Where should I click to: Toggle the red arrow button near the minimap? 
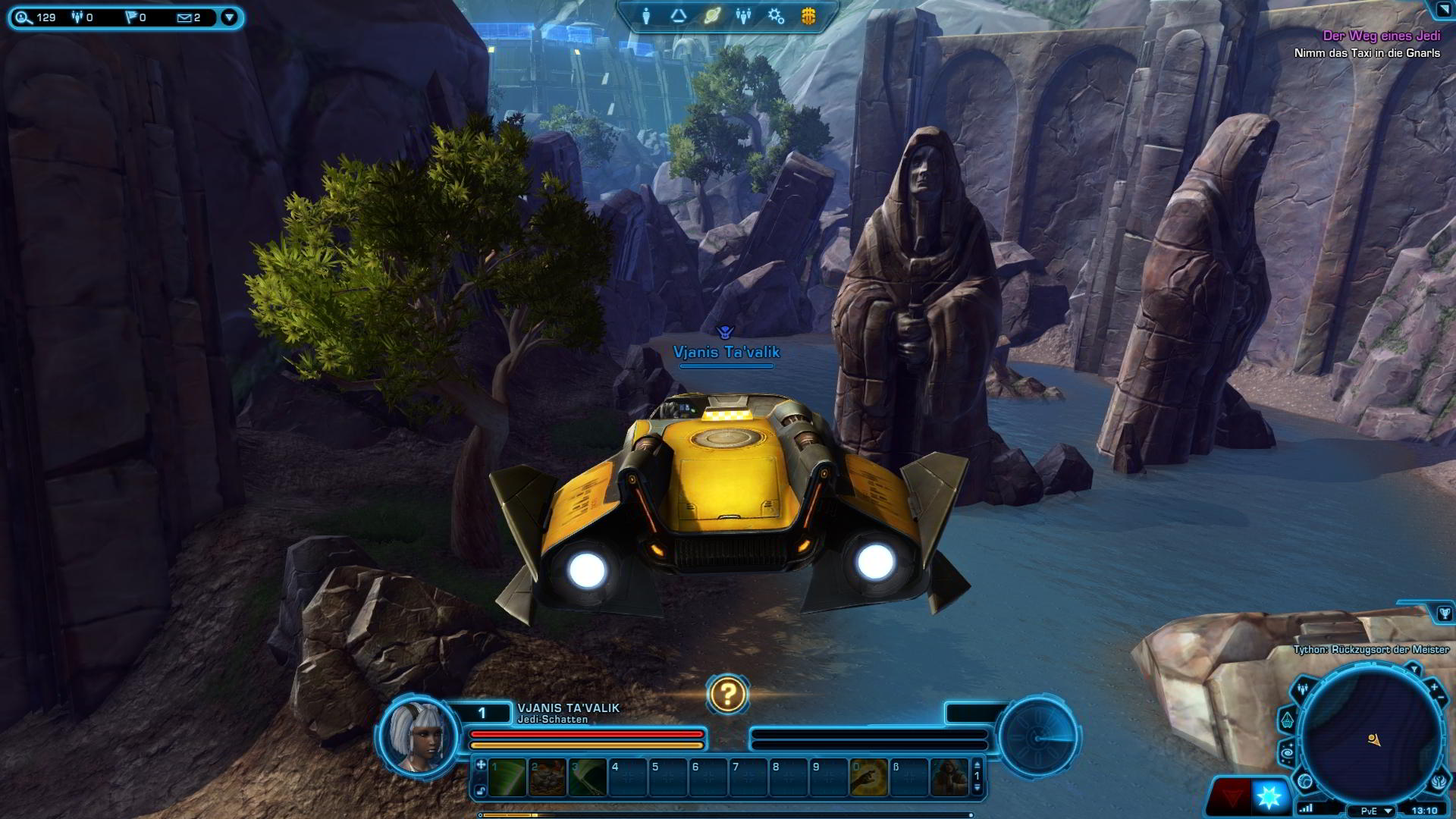[1234, 795]
